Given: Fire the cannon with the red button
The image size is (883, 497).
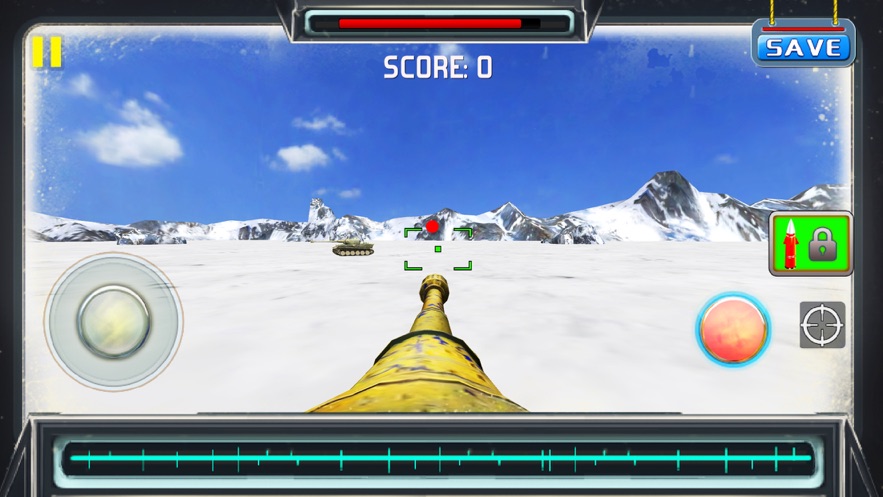Looking at the screenshot, I should (733, 329).
